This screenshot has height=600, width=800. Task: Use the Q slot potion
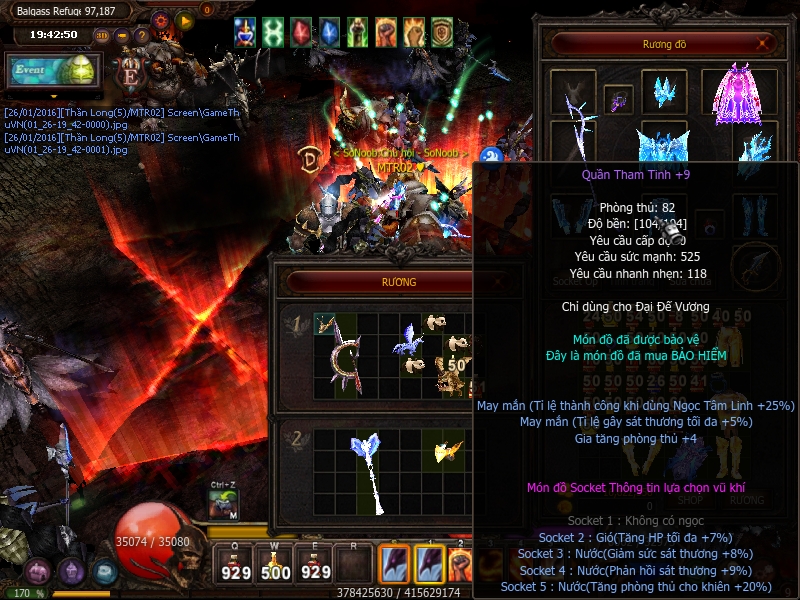click(x=236, y=565)
